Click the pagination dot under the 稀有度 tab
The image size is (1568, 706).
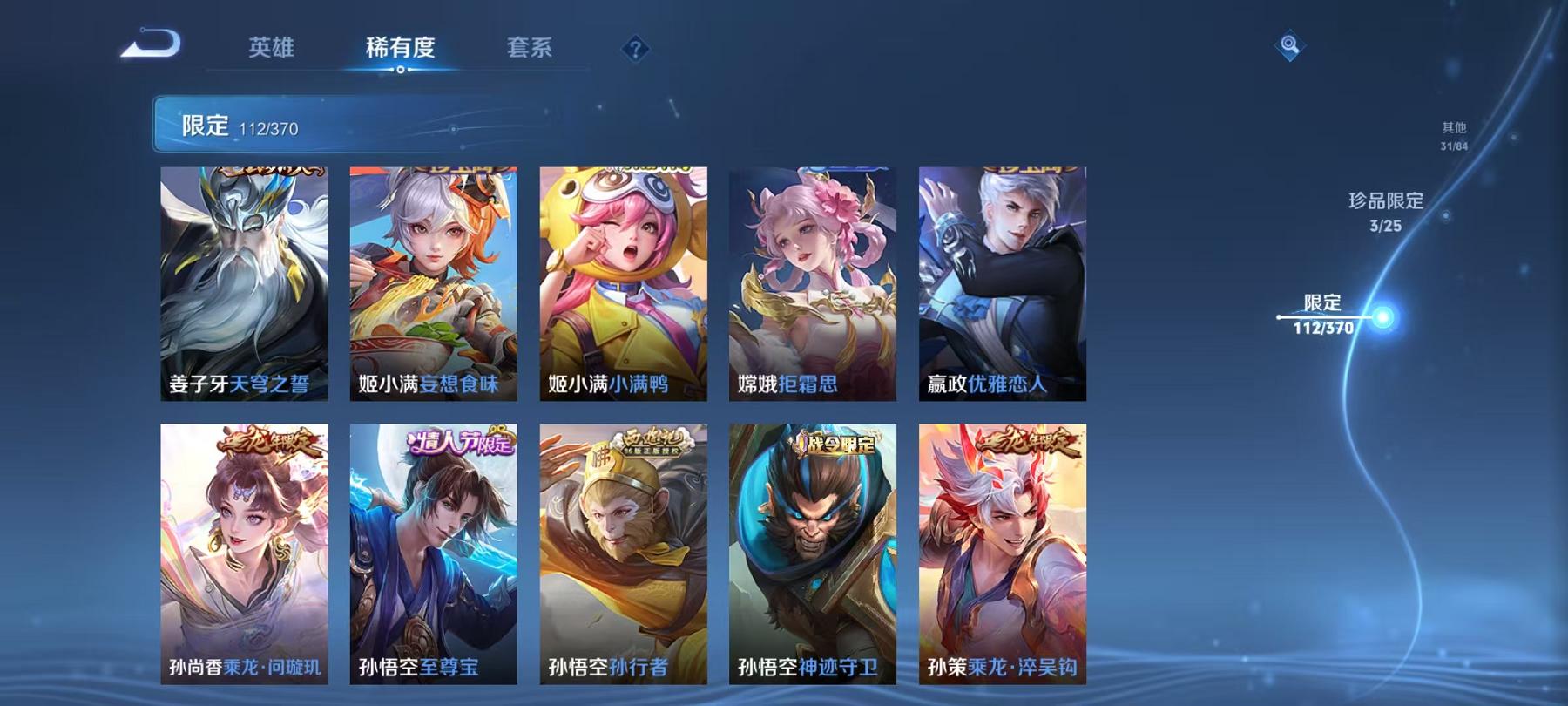[400, 69]
